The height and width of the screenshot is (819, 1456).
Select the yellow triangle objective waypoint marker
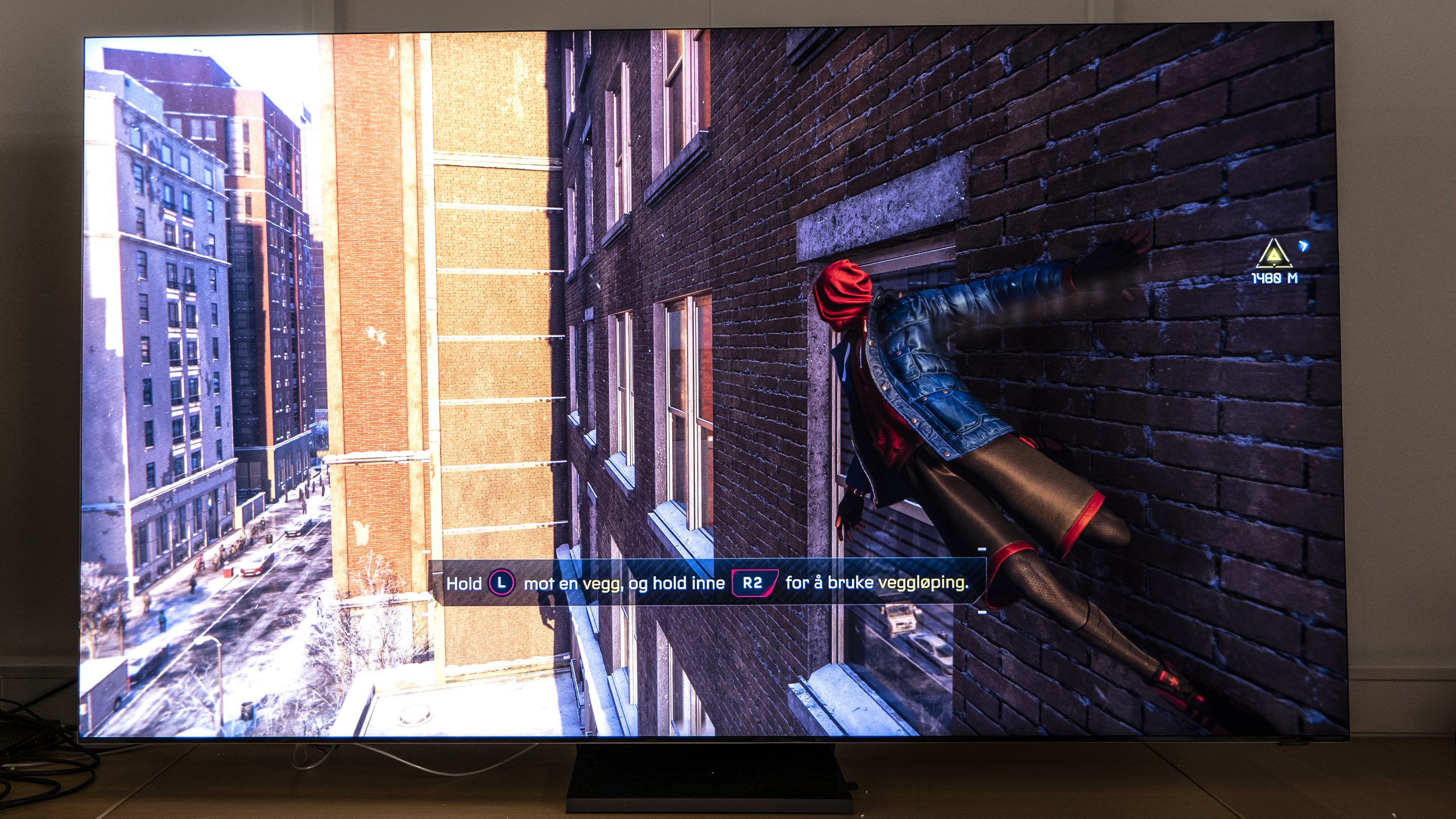coord(1273,254)
